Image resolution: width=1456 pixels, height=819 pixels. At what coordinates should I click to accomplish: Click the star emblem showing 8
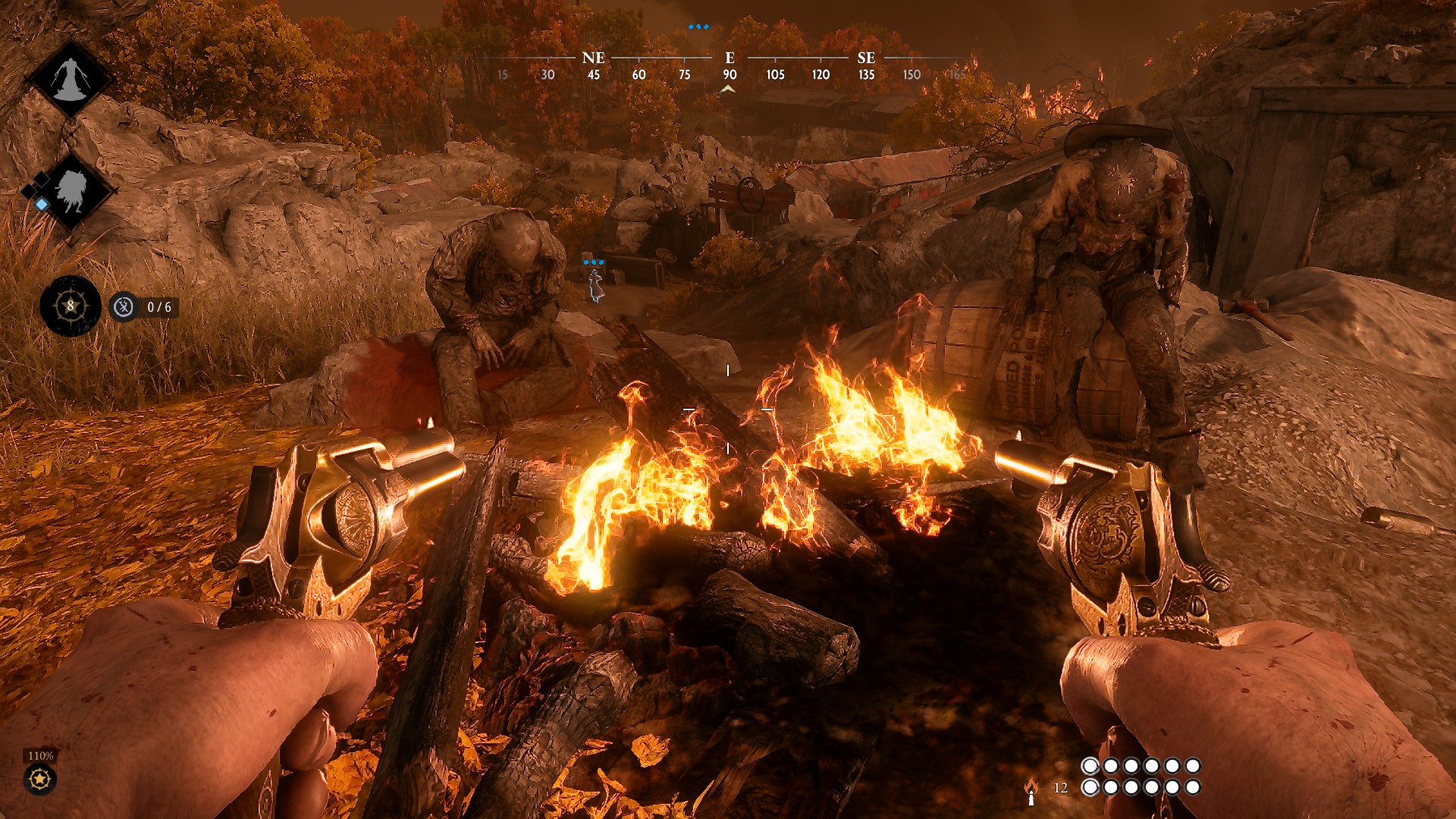click(71, 306)
